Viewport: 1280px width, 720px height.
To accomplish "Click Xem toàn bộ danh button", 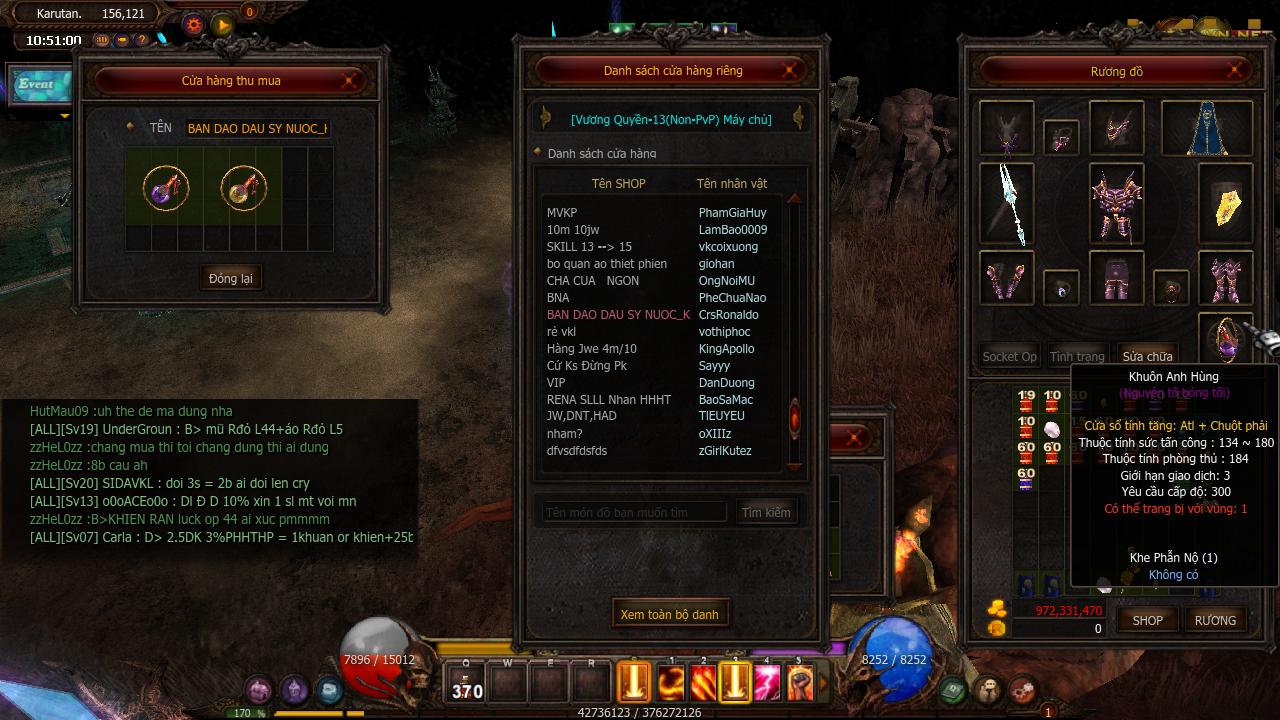I will click(x=669, y=614).
